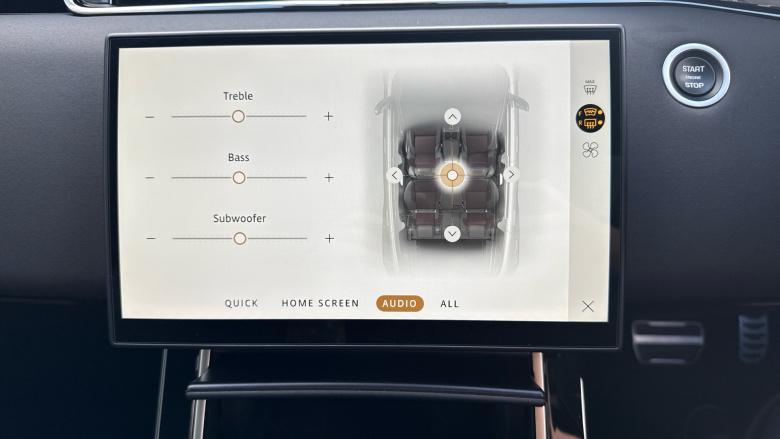This screenshot has width=780, height=439.
Task: Move sound balance right with right arrow
Action: (511, 175)
